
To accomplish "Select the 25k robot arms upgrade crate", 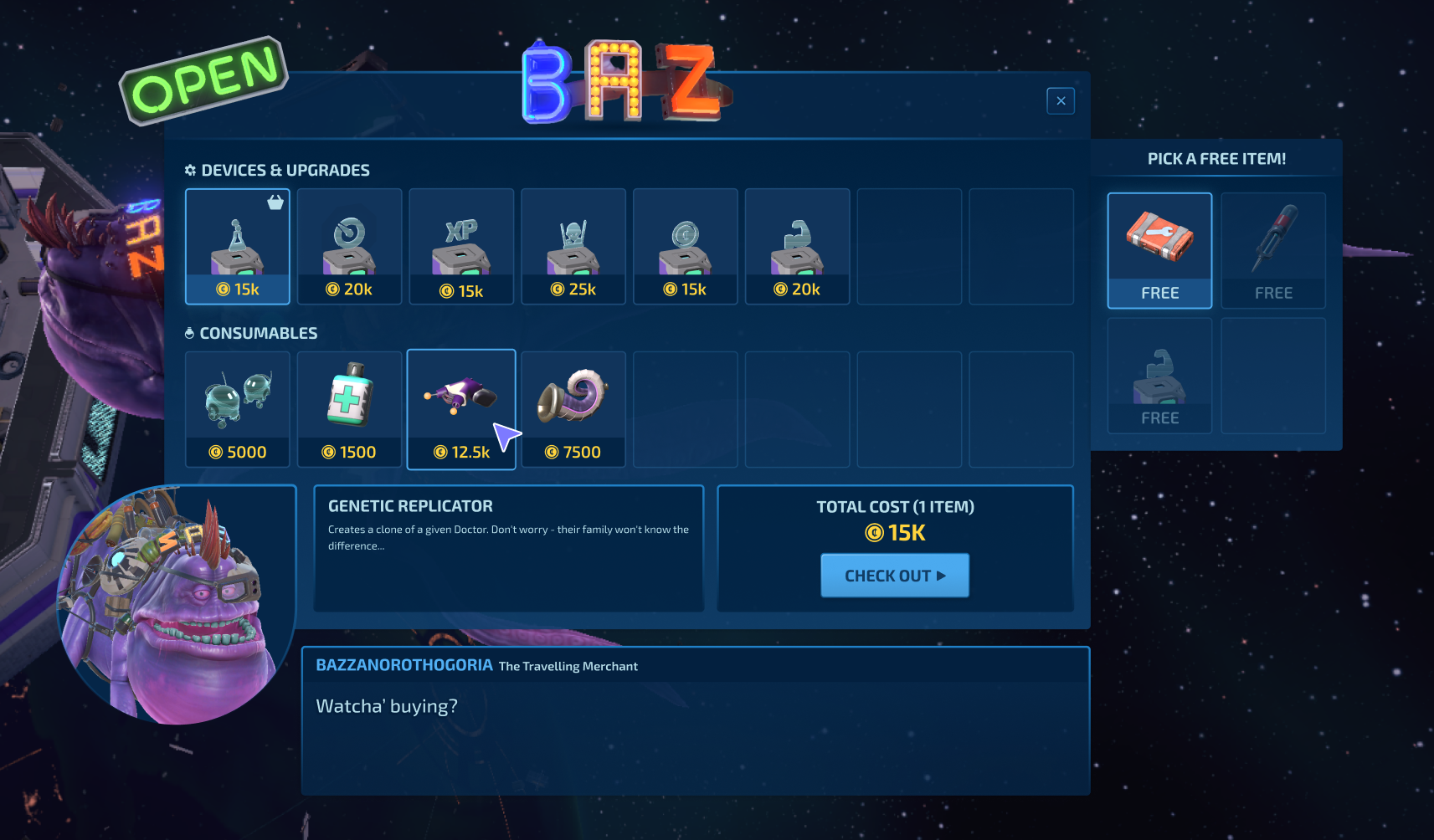I will tap(573, 246).
